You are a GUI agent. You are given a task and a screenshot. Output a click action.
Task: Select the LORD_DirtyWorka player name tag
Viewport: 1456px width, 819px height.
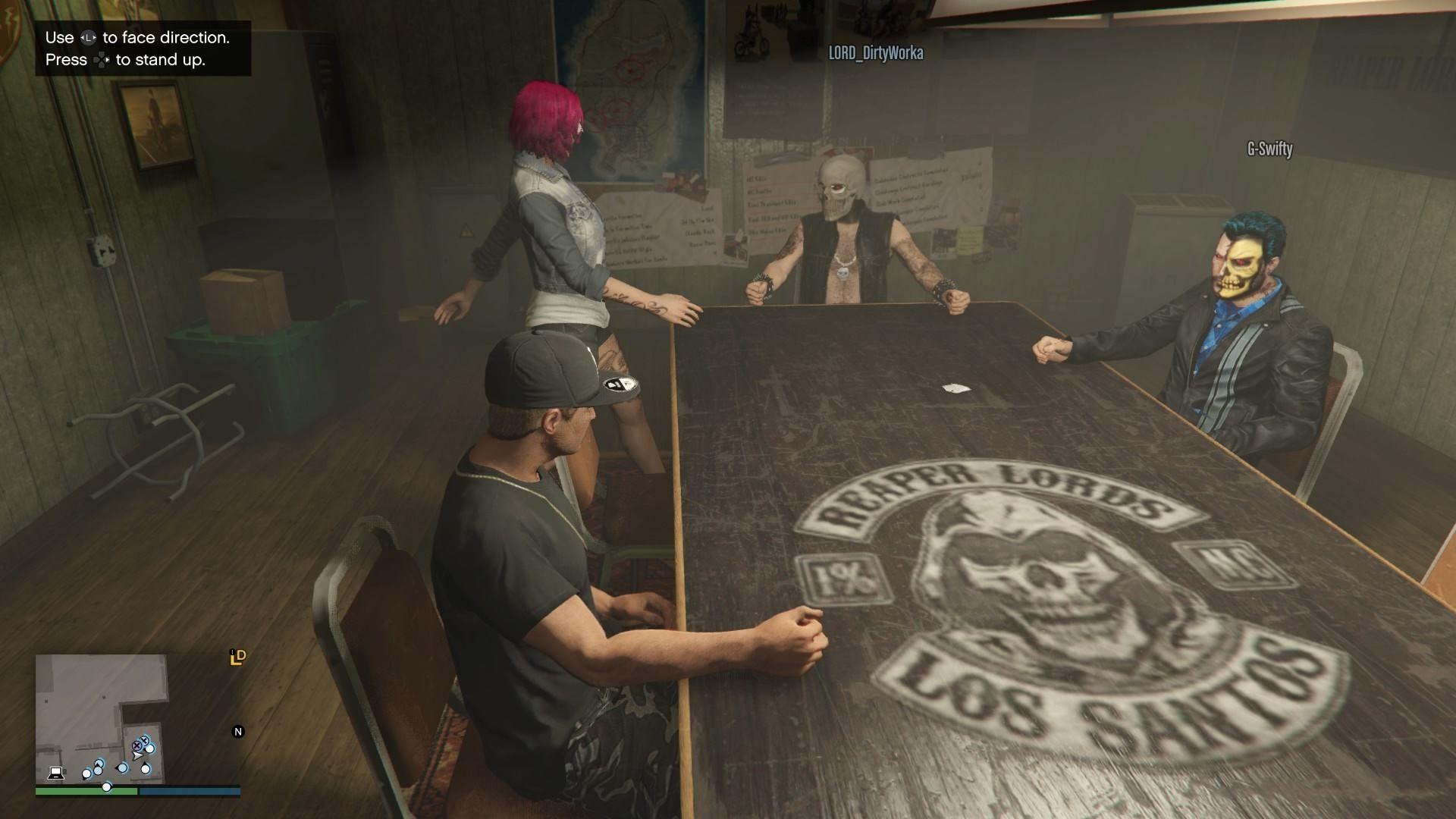(x=876, y=52)
